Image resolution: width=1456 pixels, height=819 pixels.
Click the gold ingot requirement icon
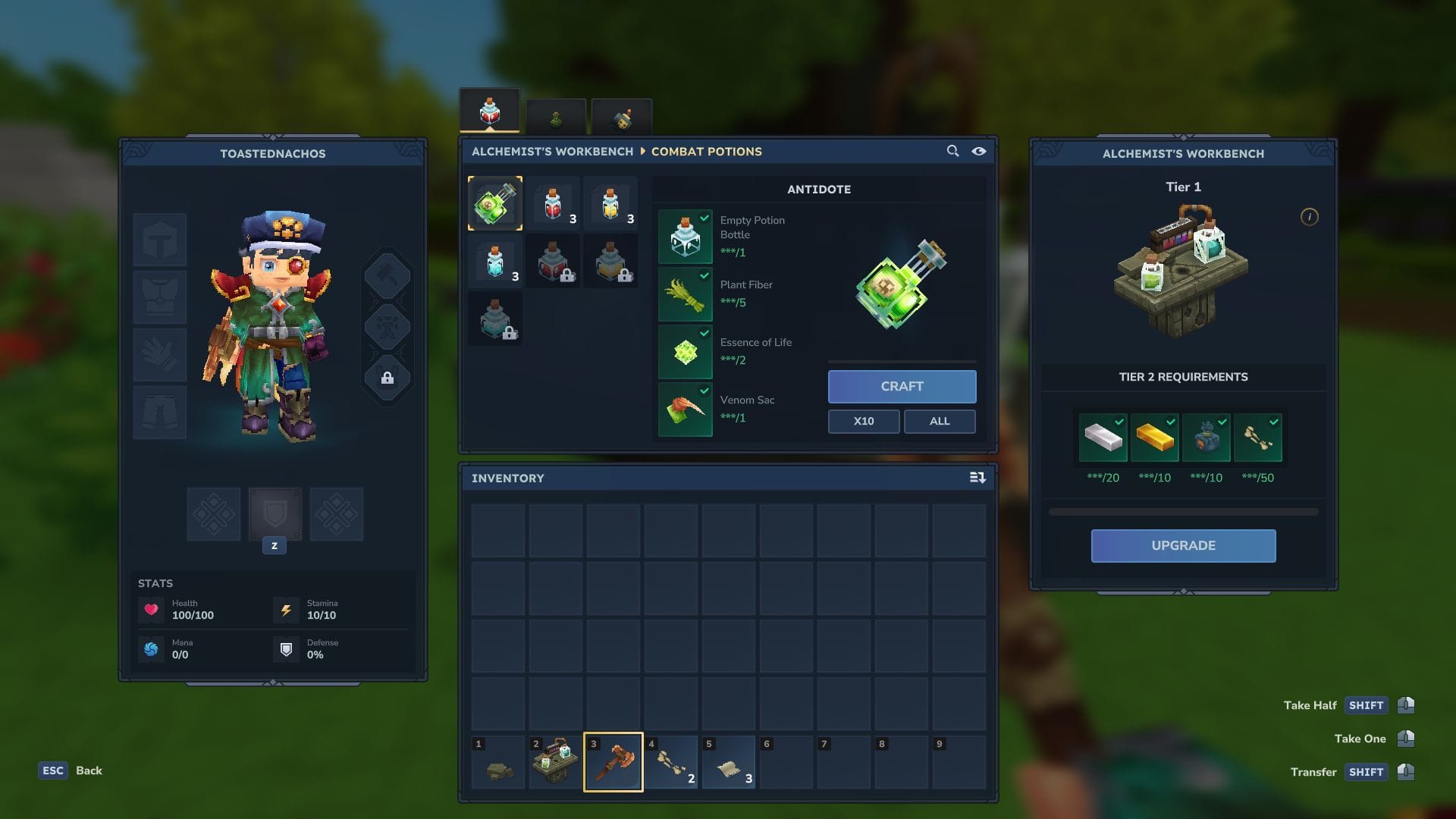(1156, 437)
